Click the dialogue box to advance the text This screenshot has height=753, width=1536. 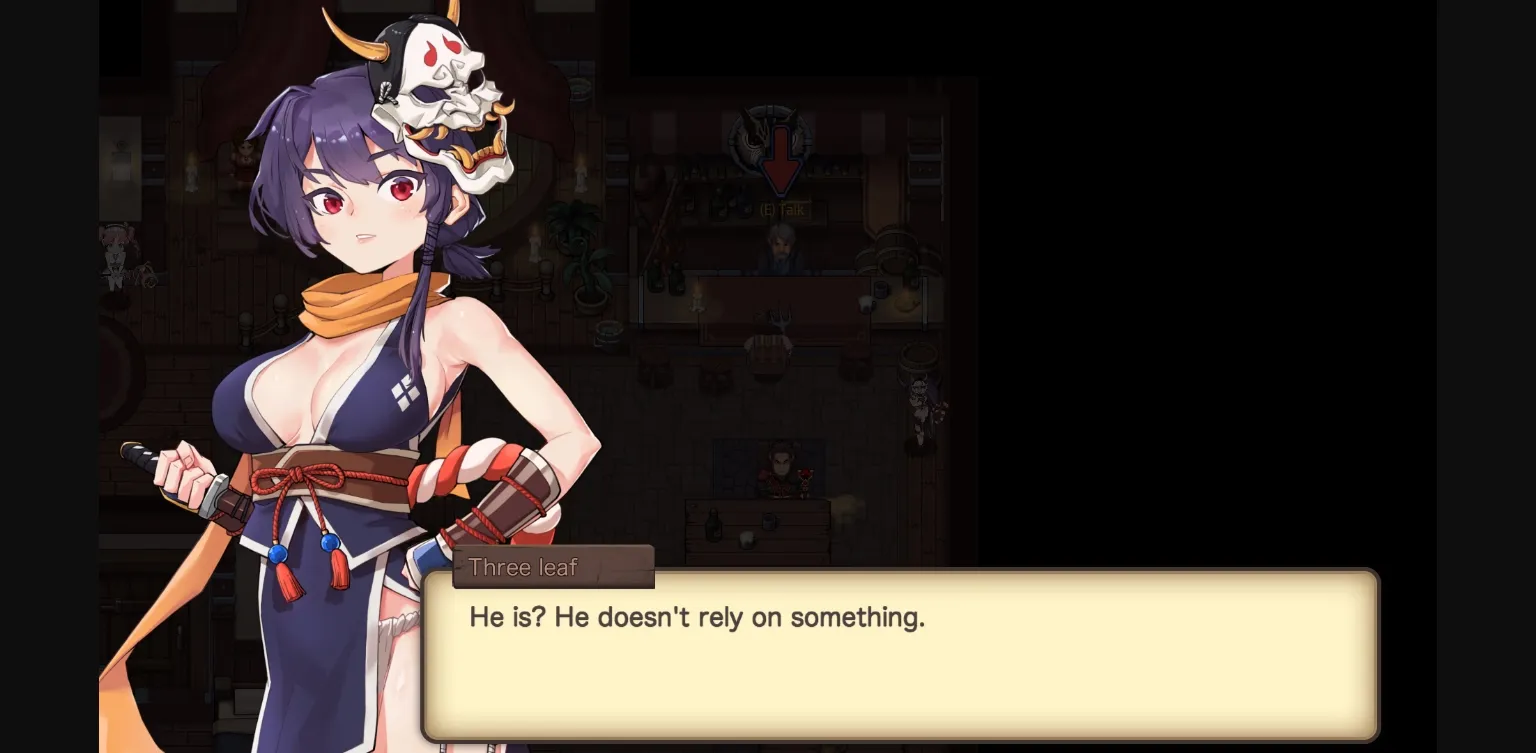pyautogui.click(x=900, y=655)
